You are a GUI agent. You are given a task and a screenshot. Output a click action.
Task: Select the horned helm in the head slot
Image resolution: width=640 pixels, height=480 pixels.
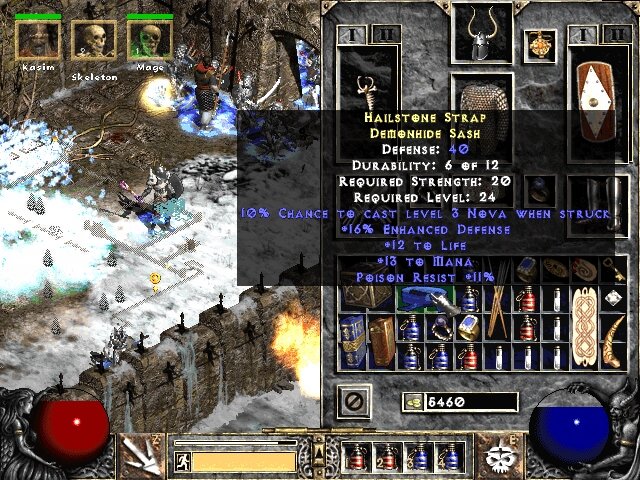[x=482, y=36]
